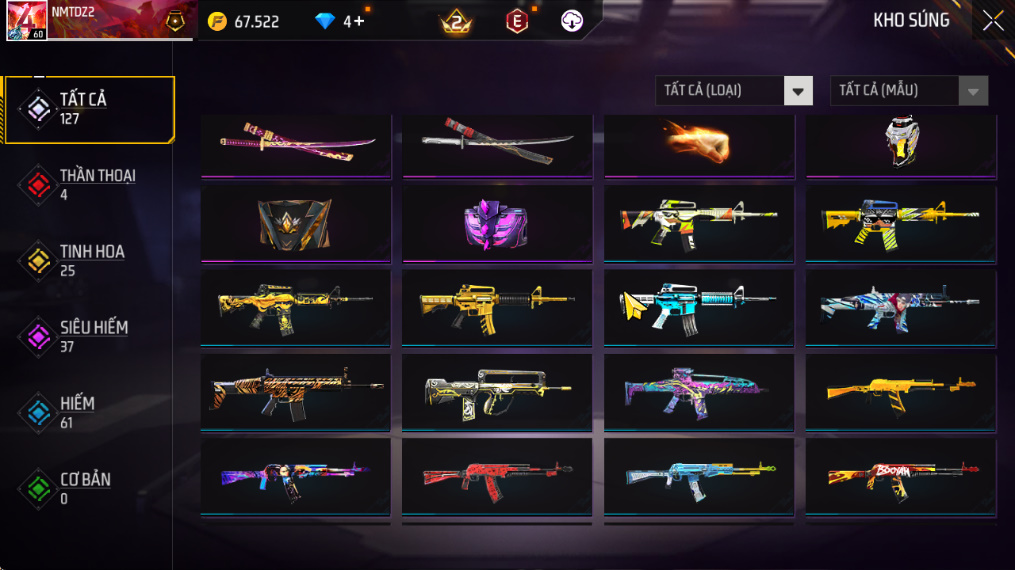Expand the Tất Cả (Mẫu) dropdown
This screenshot has width=1015, height=570.
[908, 91]
